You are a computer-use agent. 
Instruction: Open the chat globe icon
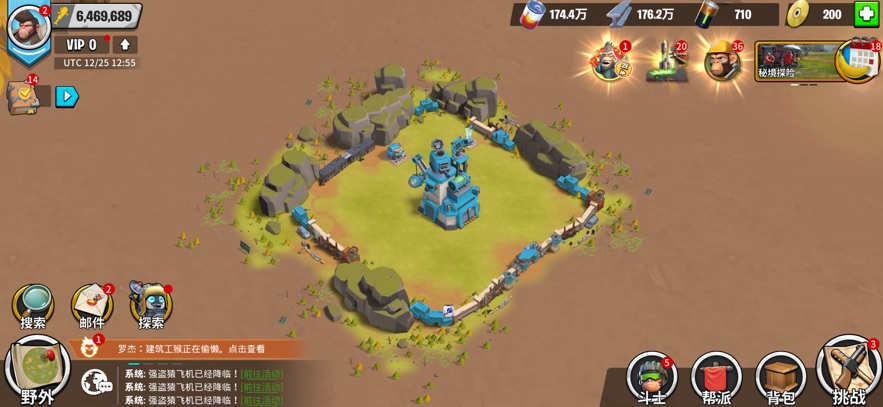click(97, 381)
